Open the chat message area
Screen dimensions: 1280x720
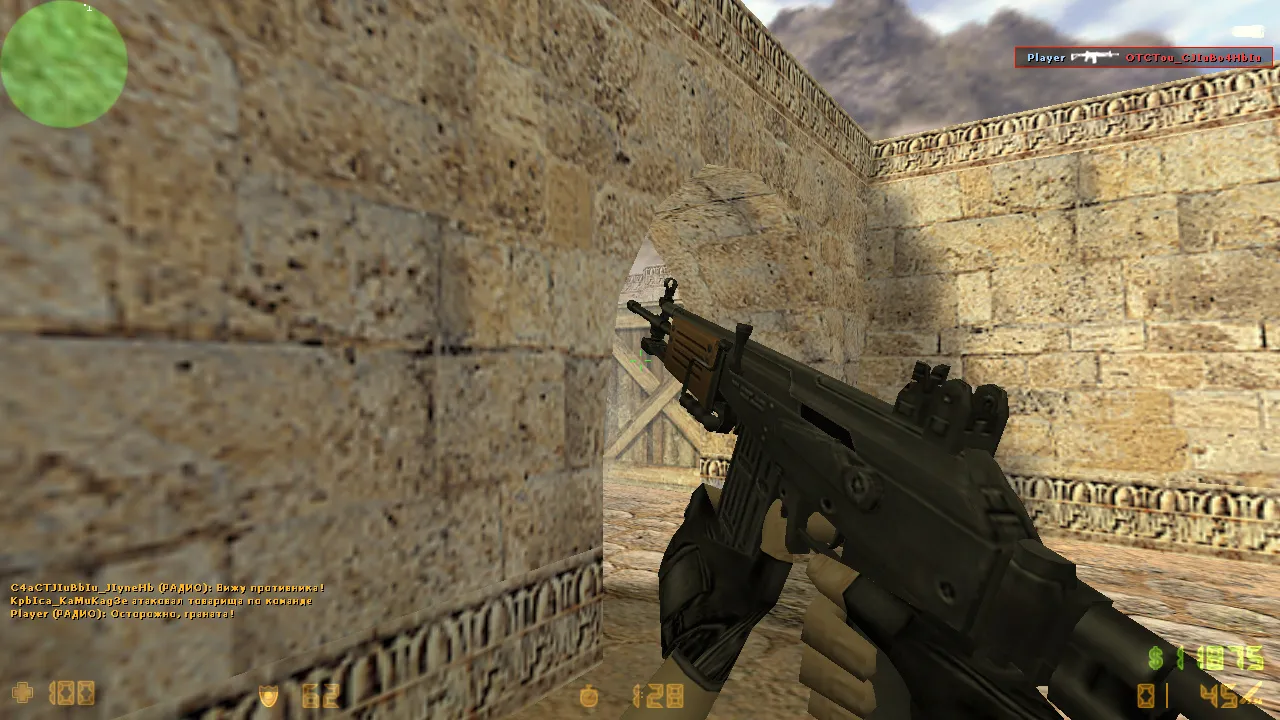pos(160,601)
